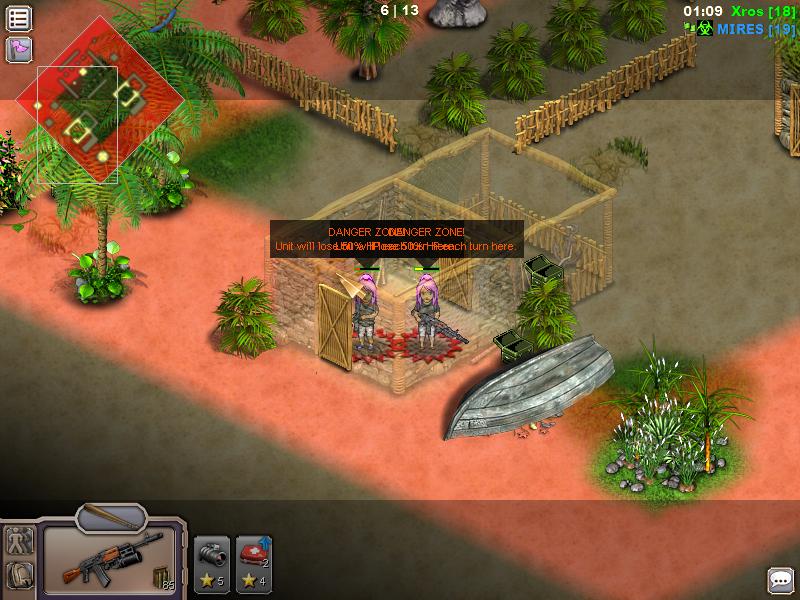Select the pink-haired soldier by the door
Screen dimensions: 800x600
(x=365, y=315)
